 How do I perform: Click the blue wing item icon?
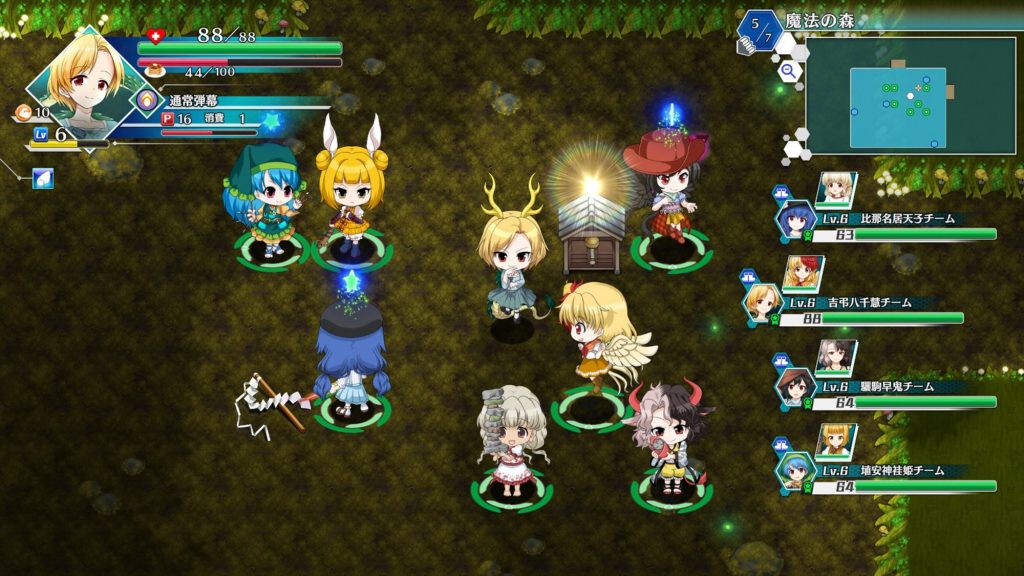click(43, 179)
